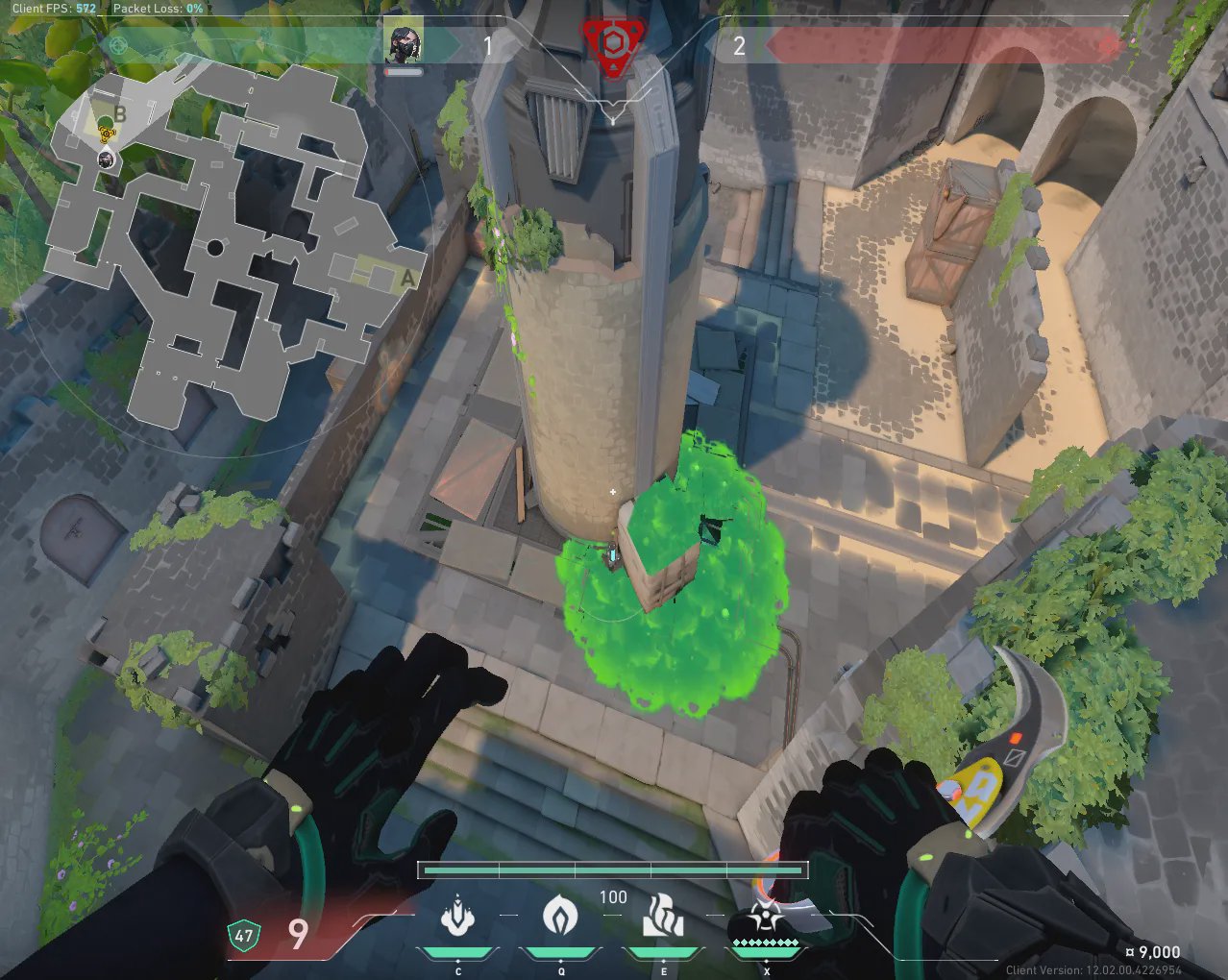Click the red spike indicator icon
The image size is (1228, 980).
coord(612,43)
